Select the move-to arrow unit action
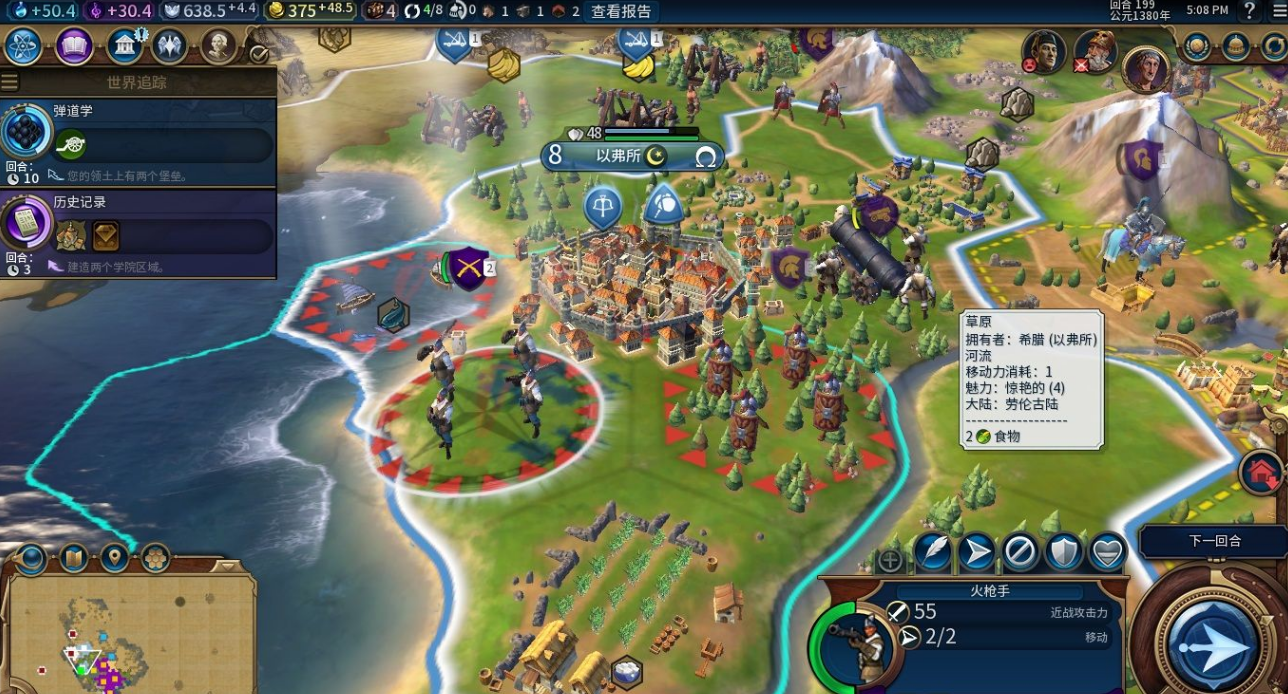This screenshot has width=1288, height=694. coord(976,553)
